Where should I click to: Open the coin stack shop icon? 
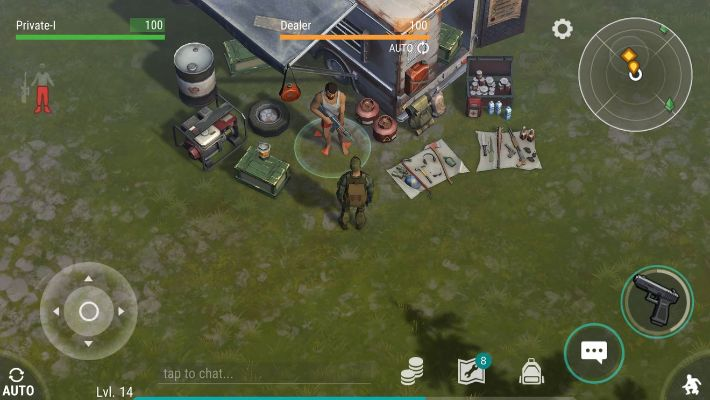412,372
